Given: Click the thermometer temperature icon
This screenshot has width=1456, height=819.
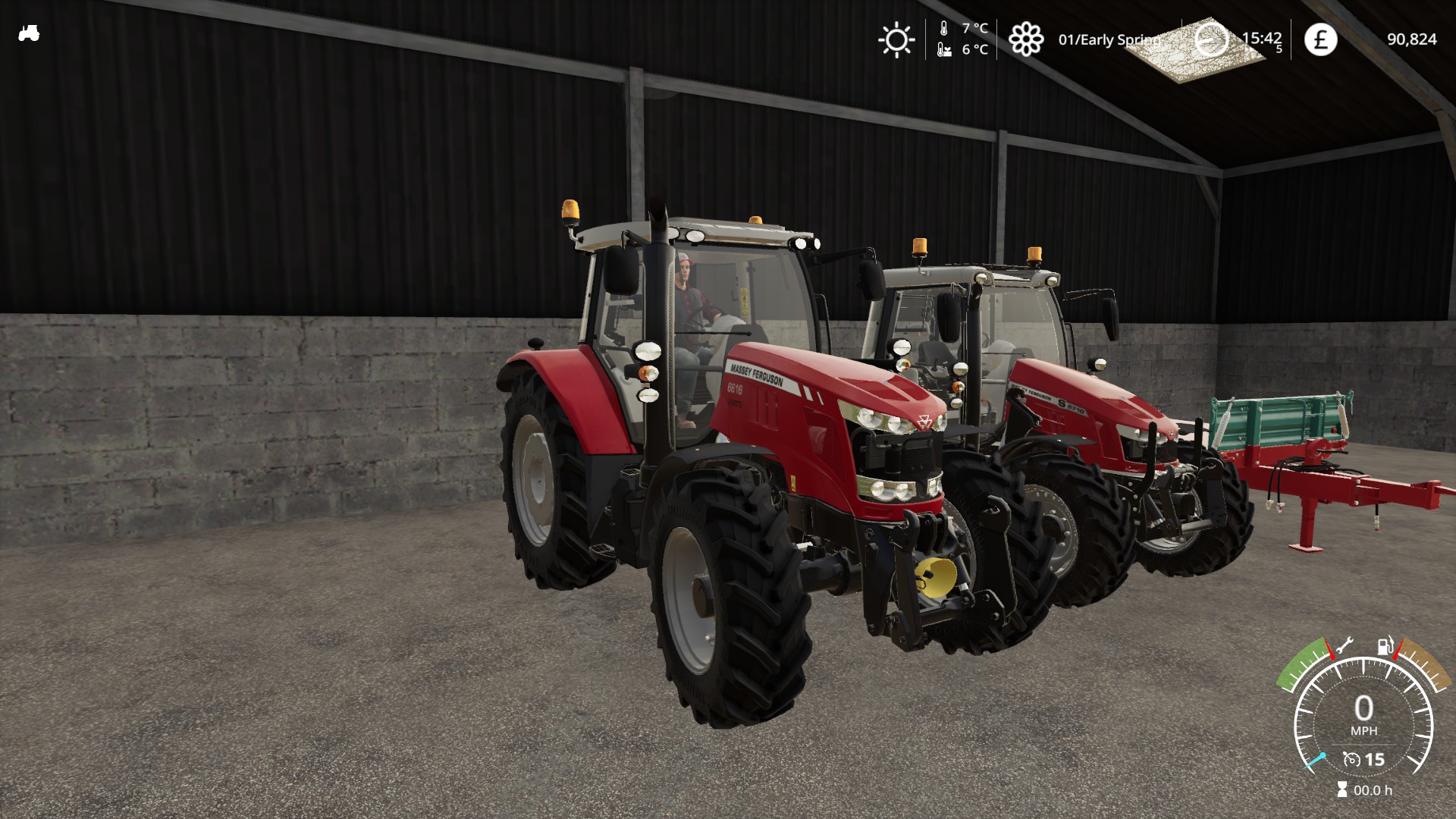Looking at the screenshot, I should pyautogui.click(x=944, y=29).
